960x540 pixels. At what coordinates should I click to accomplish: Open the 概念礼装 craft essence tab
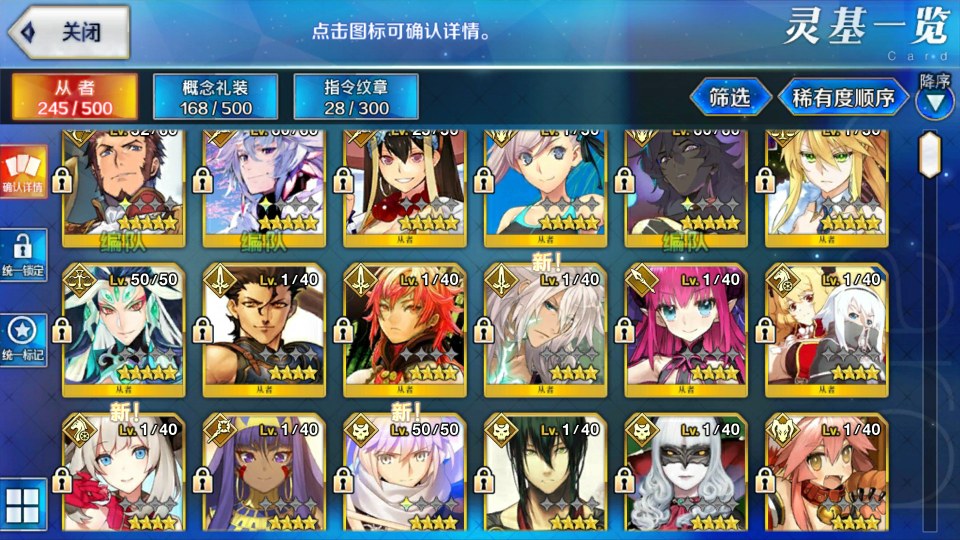pos(216,97)
